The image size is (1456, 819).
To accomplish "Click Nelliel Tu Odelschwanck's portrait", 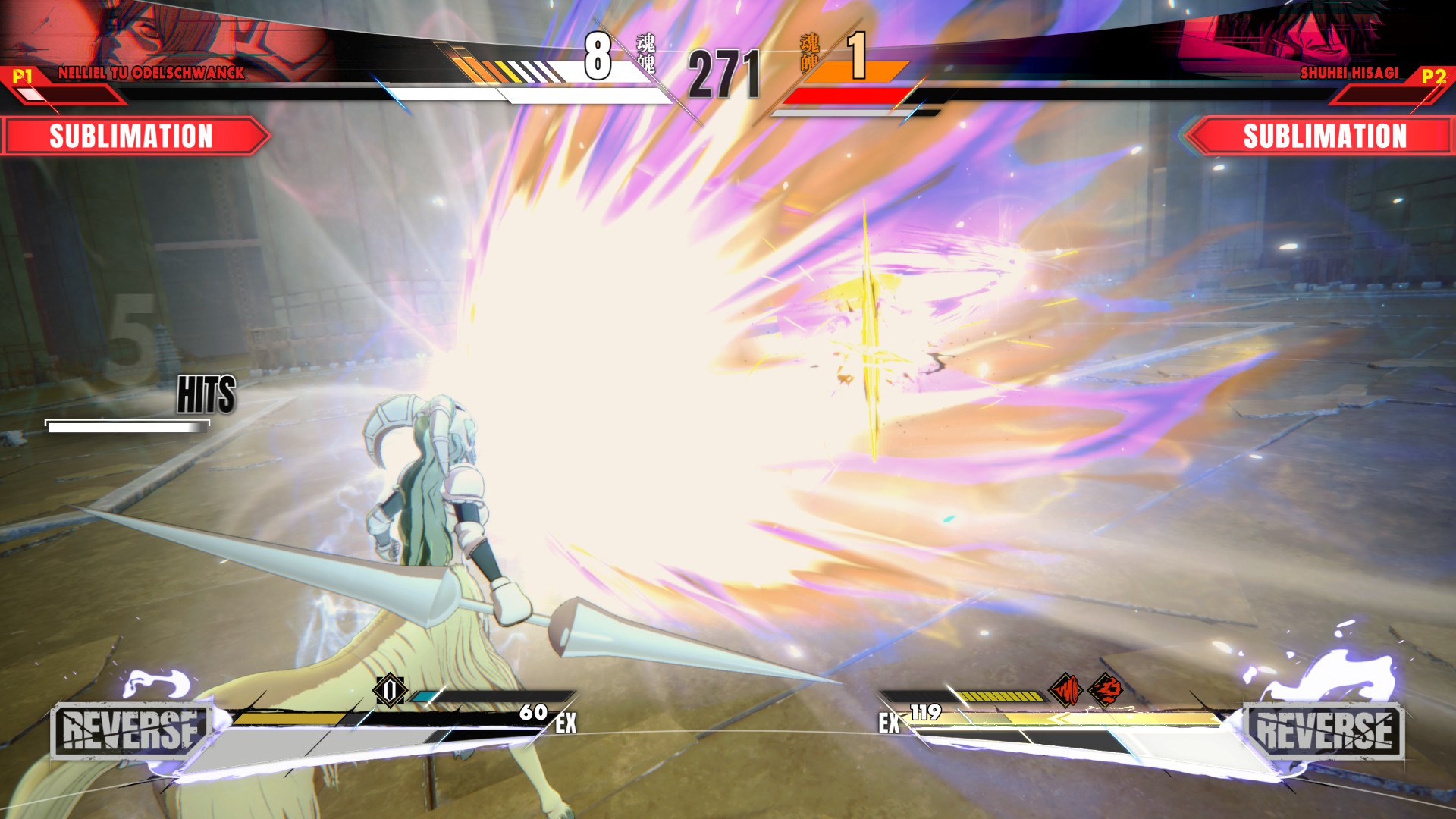I will pyautogui.click(x=167, y=34).
